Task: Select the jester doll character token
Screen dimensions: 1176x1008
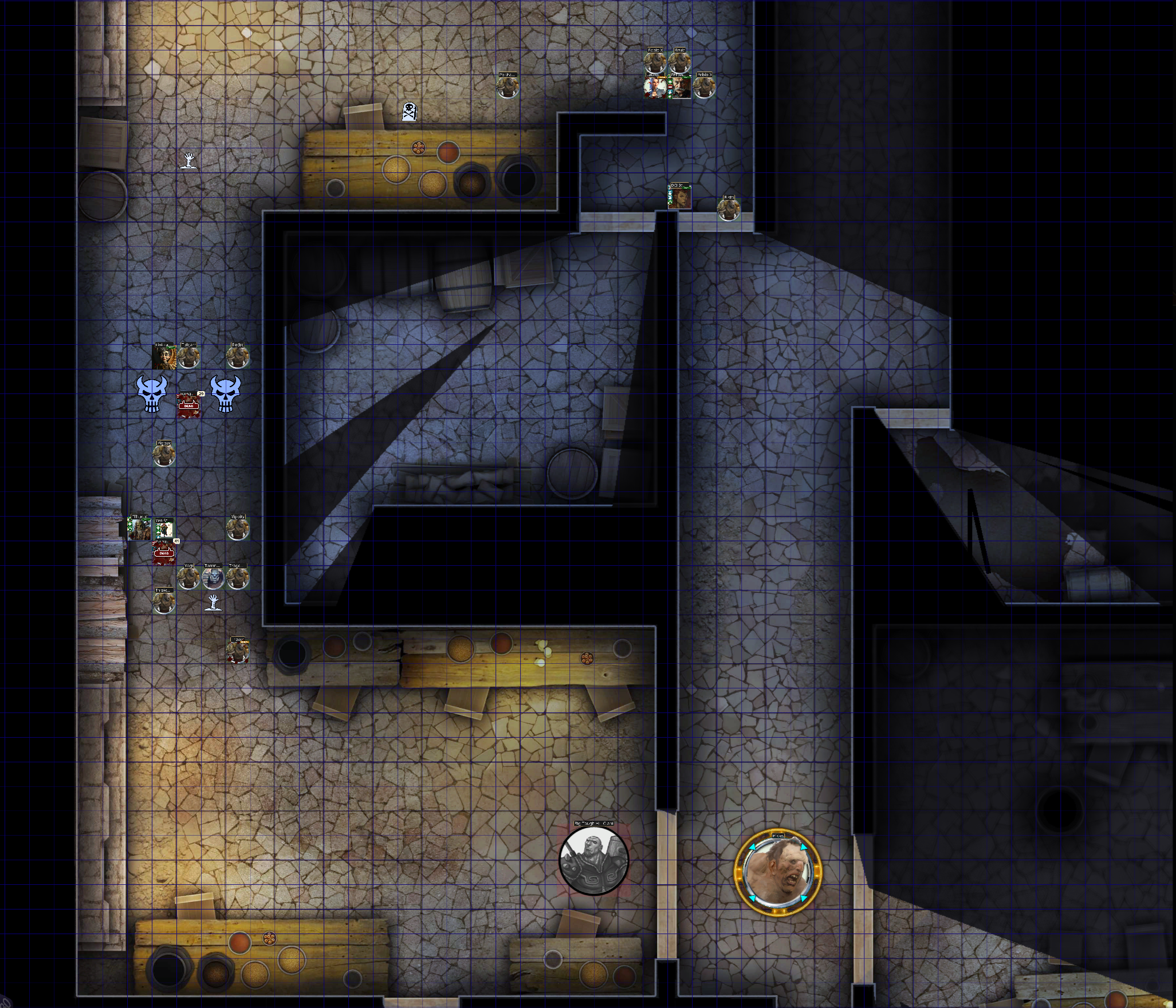Action: pos(164,357)
